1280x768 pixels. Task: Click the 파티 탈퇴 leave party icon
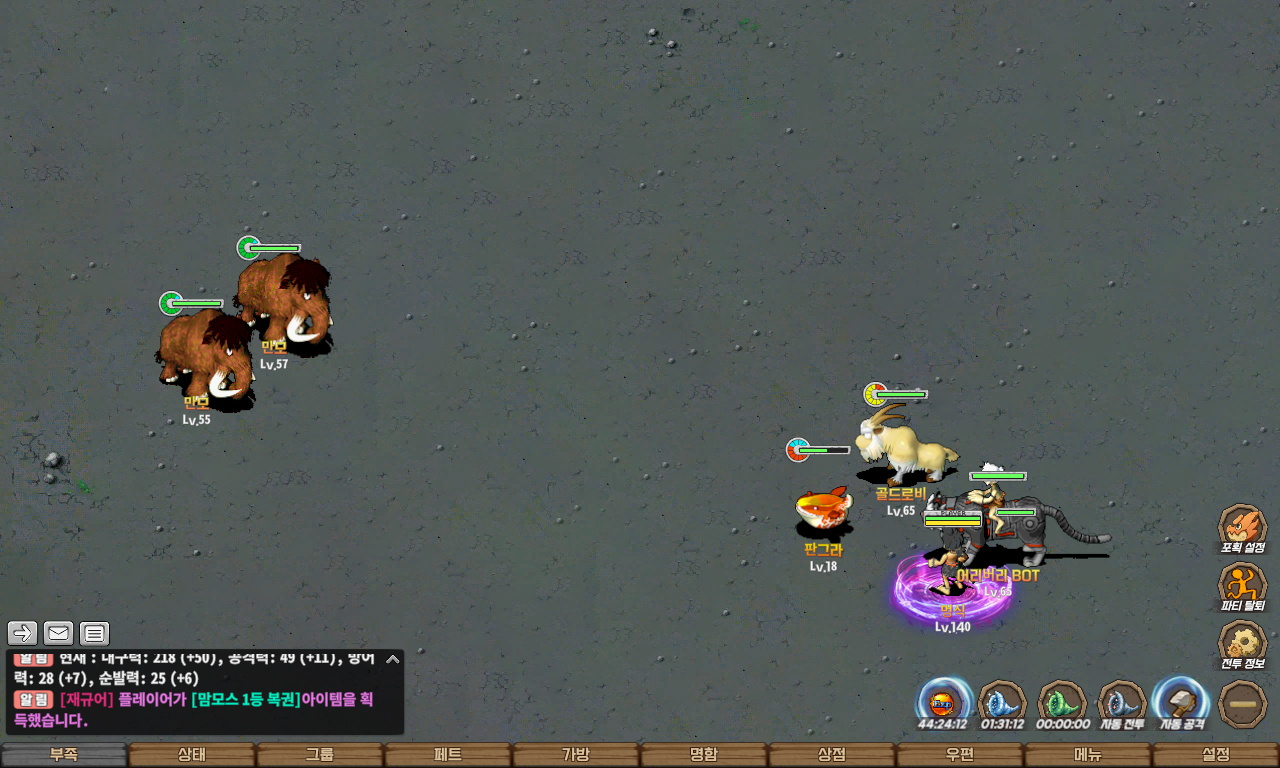[1242, 585]
